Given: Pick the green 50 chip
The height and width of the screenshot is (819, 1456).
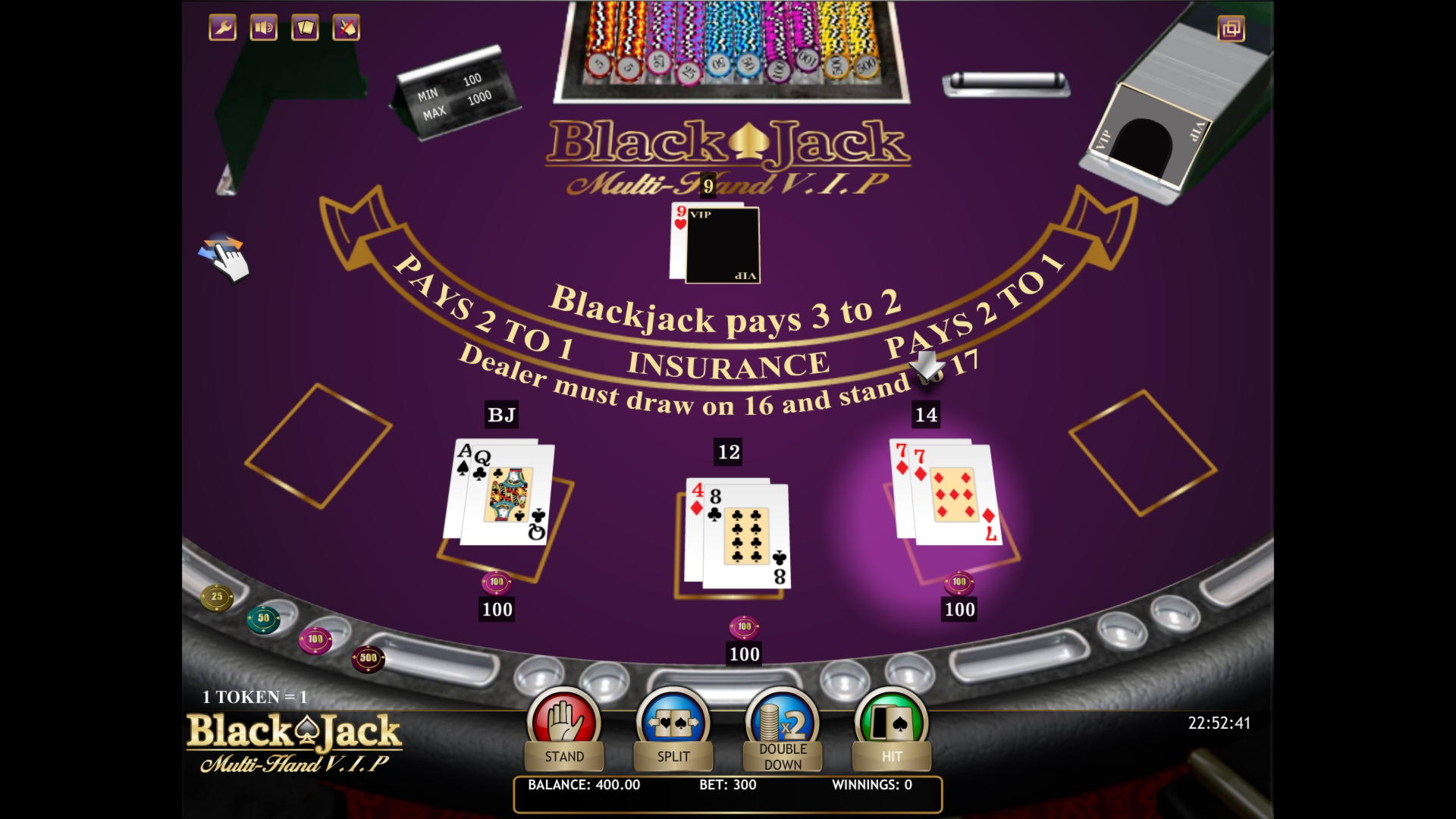Looking at the screenshot, I should 263,619.
